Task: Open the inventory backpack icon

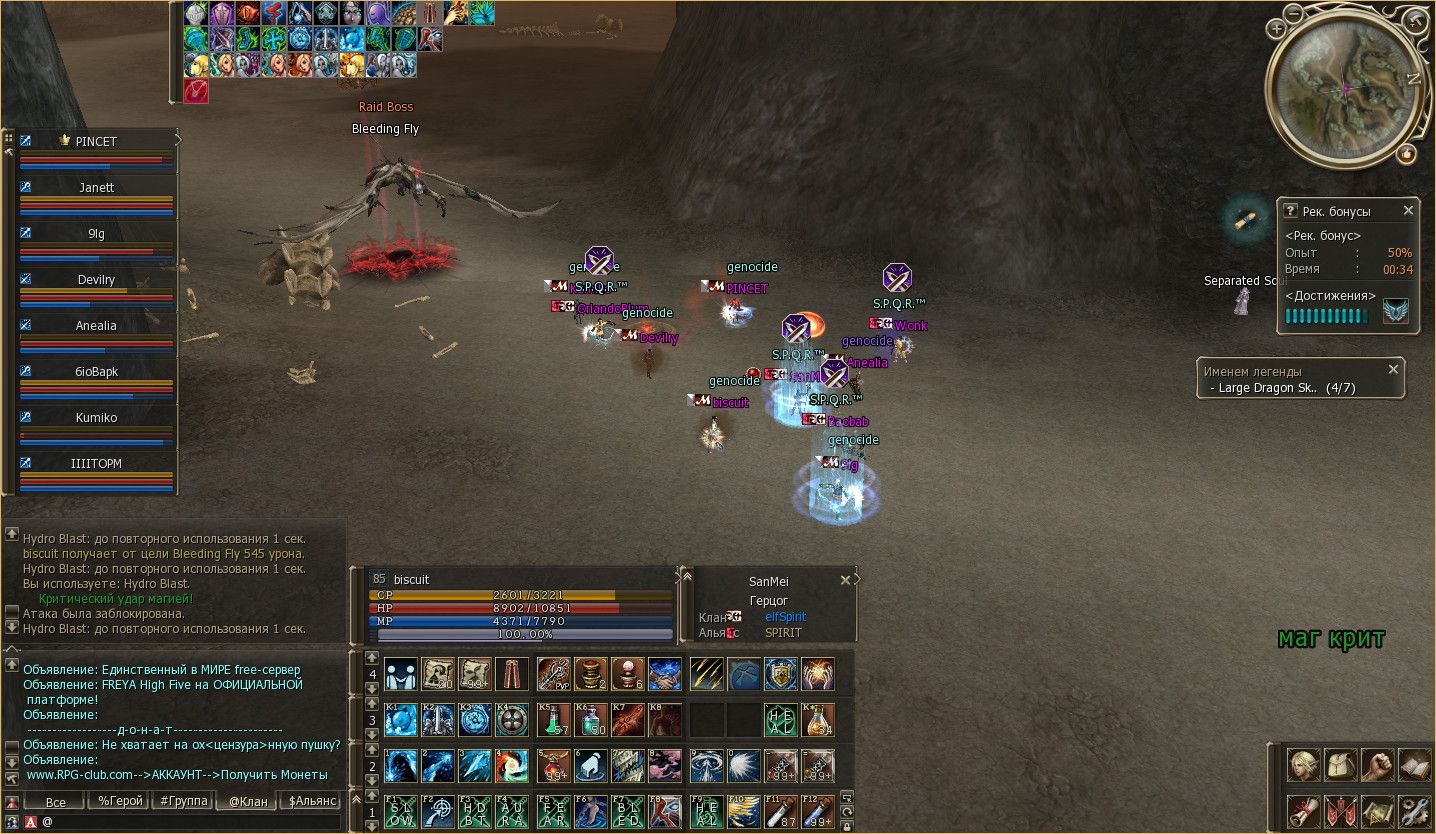Action: pyautogui.click(x=1340, y=765)
